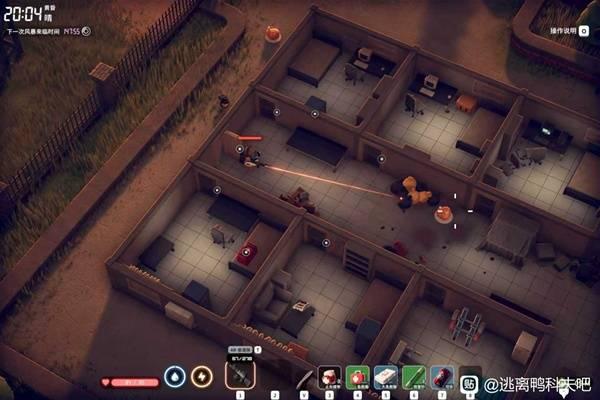This screenshot has width=600, height=400.
Task: Use the red first aid kit
Action: (x=358, y=377)
